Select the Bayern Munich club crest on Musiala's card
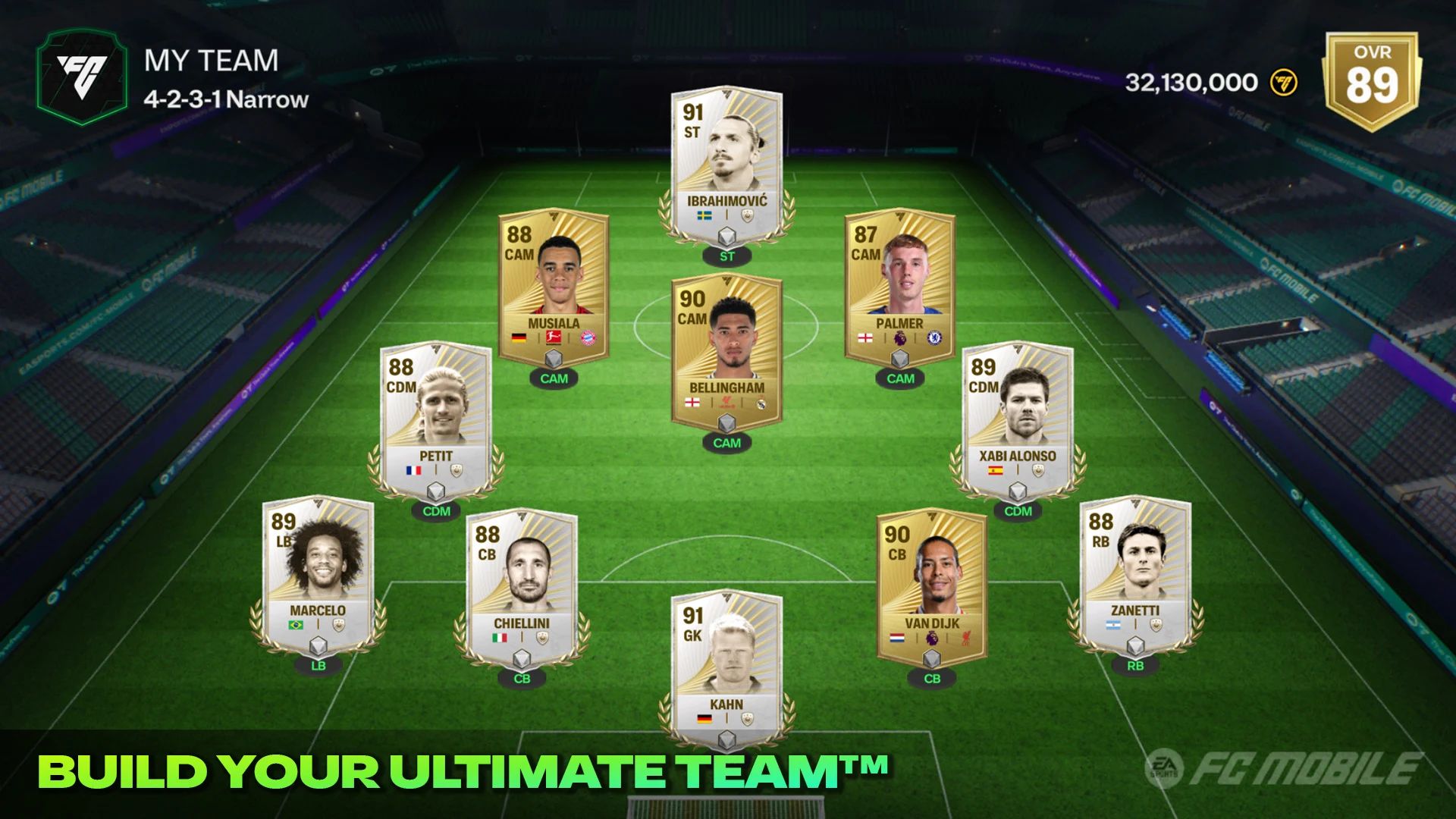 point(588,338)
